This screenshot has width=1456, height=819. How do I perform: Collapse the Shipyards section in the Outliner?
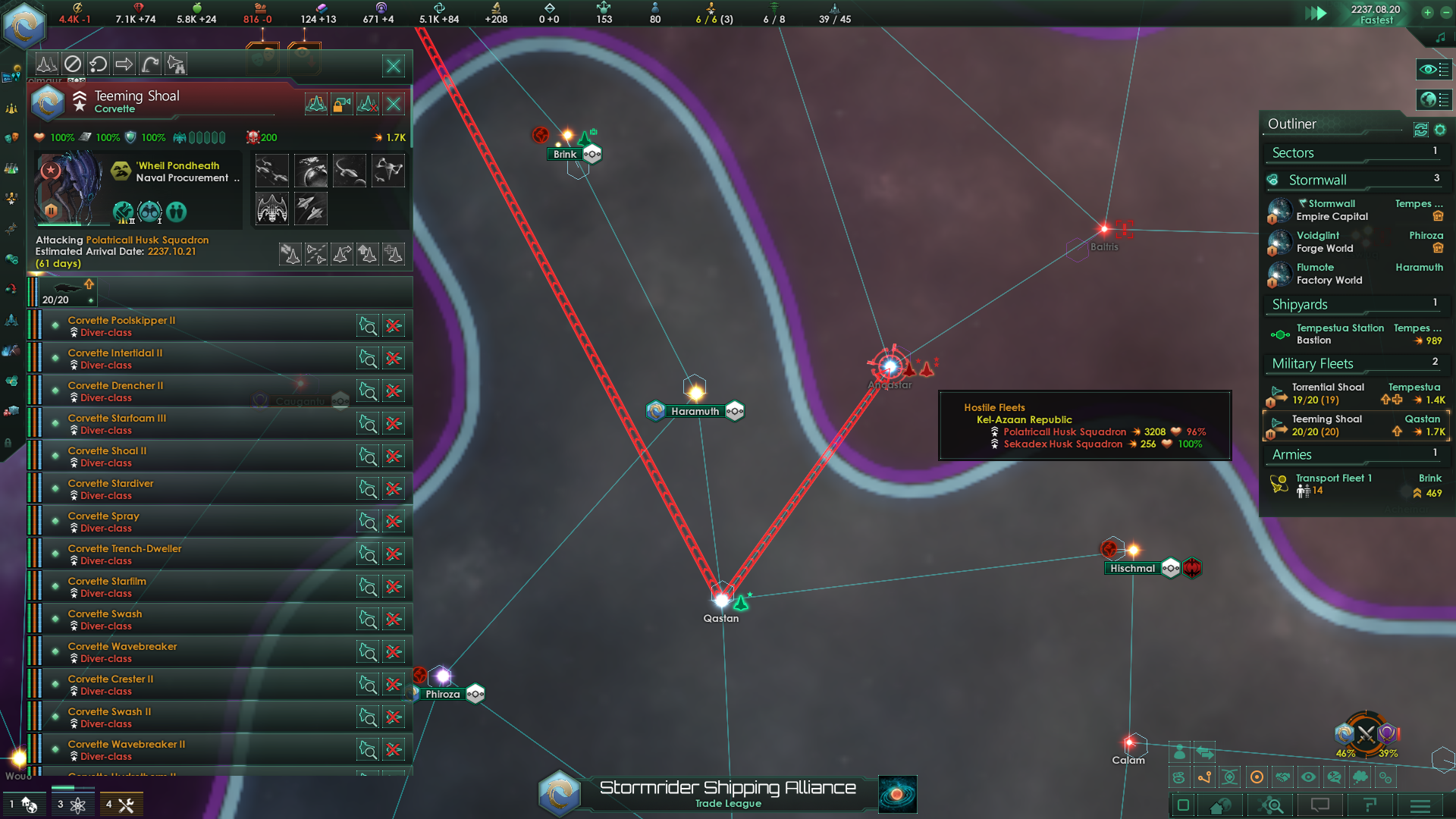pos(1301,304)
